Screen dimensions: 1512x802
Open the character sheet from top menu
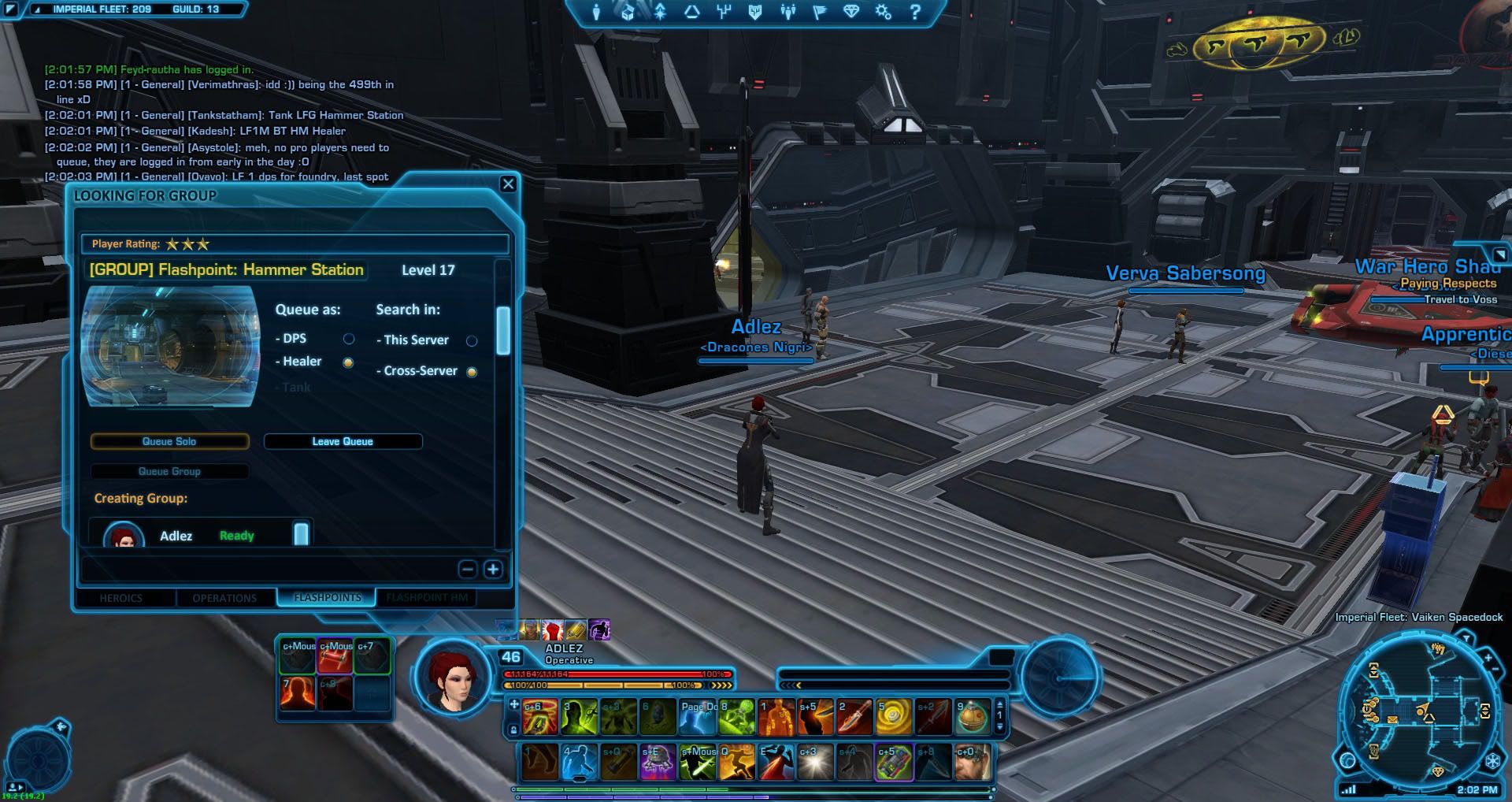pos(596,12)
